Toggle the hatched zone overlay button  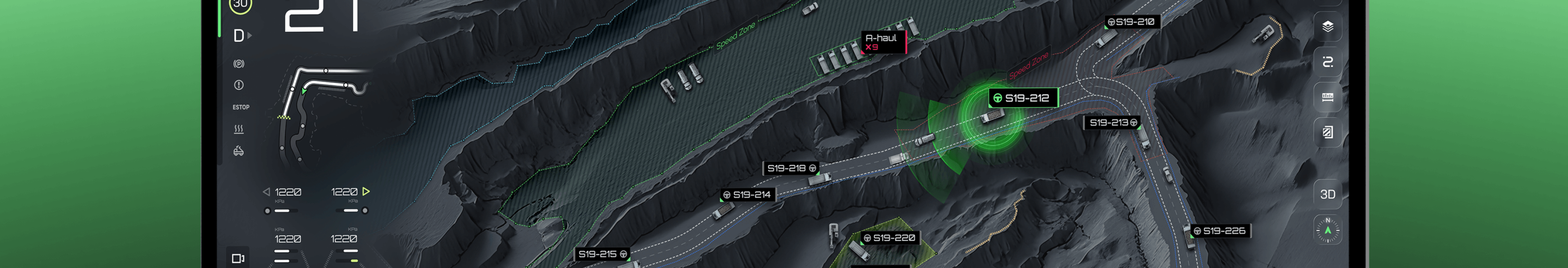coord(1327,132)
